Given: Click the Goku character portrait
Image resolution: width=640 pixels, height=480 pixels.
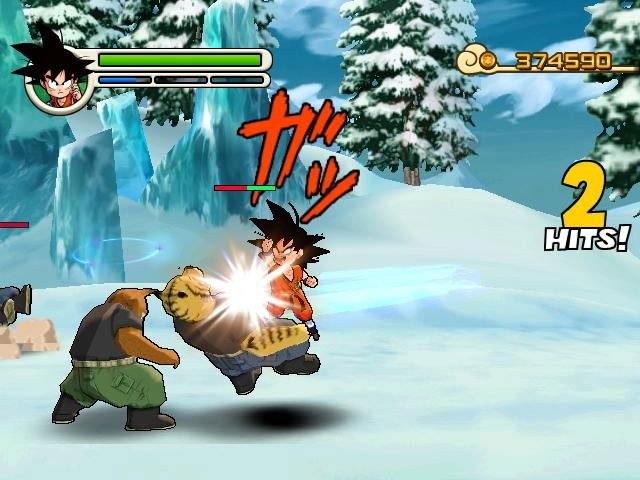Looking at the screenshot, I should point(55,73).
